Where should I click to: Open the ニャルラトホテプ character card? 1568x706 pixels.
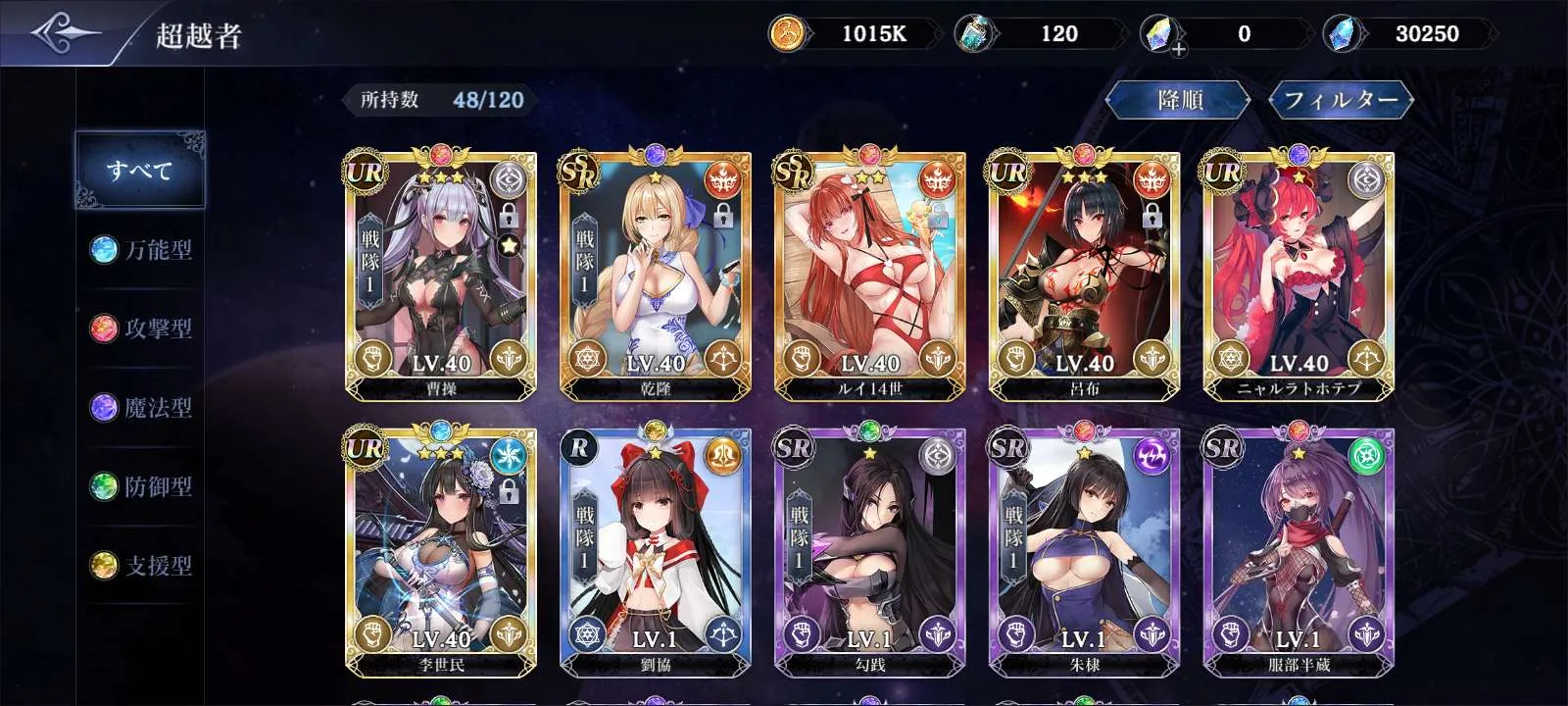tap(1298, 275)
